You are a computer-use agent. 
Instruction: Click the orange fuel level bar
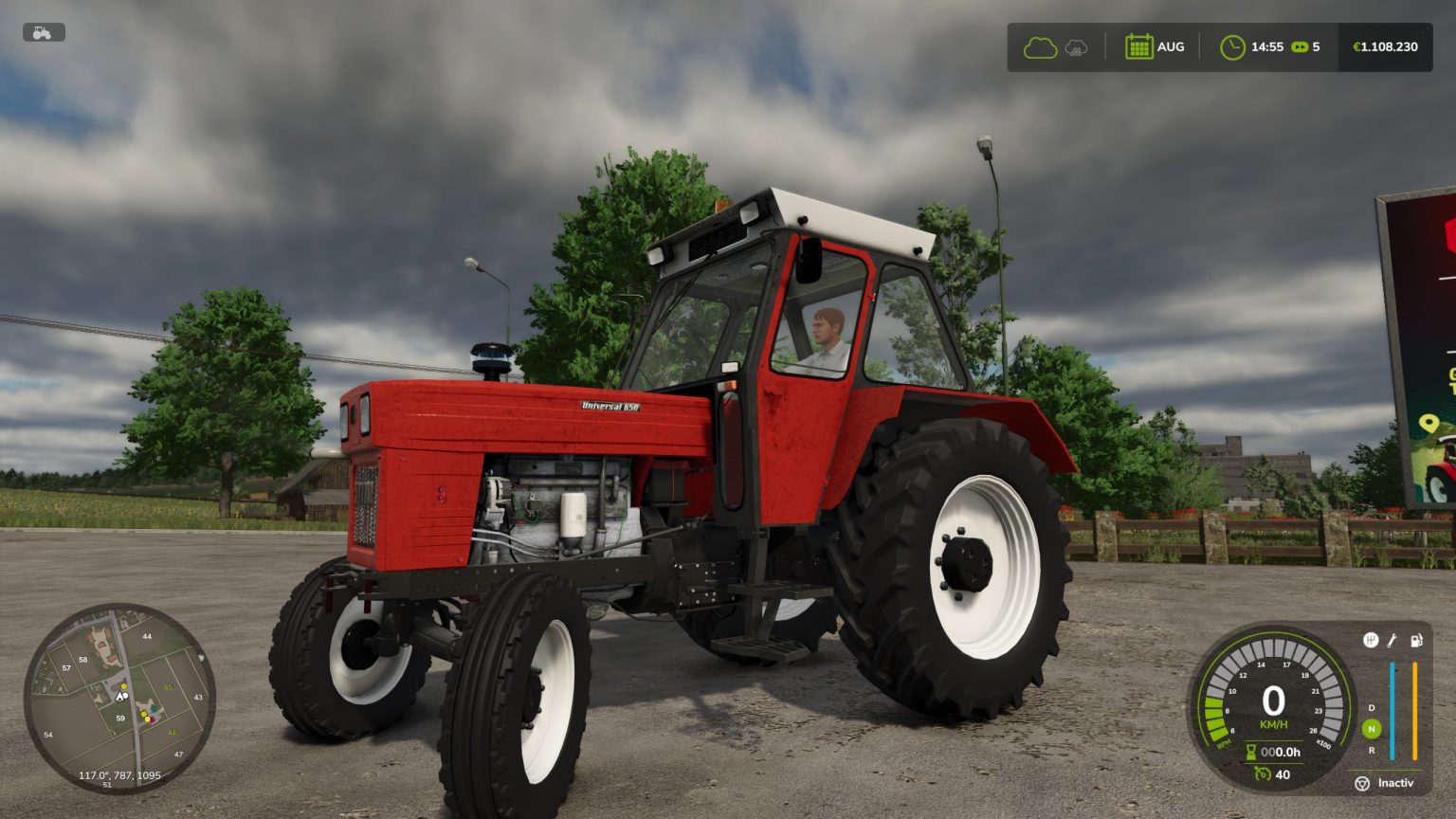click(1415, 710)
